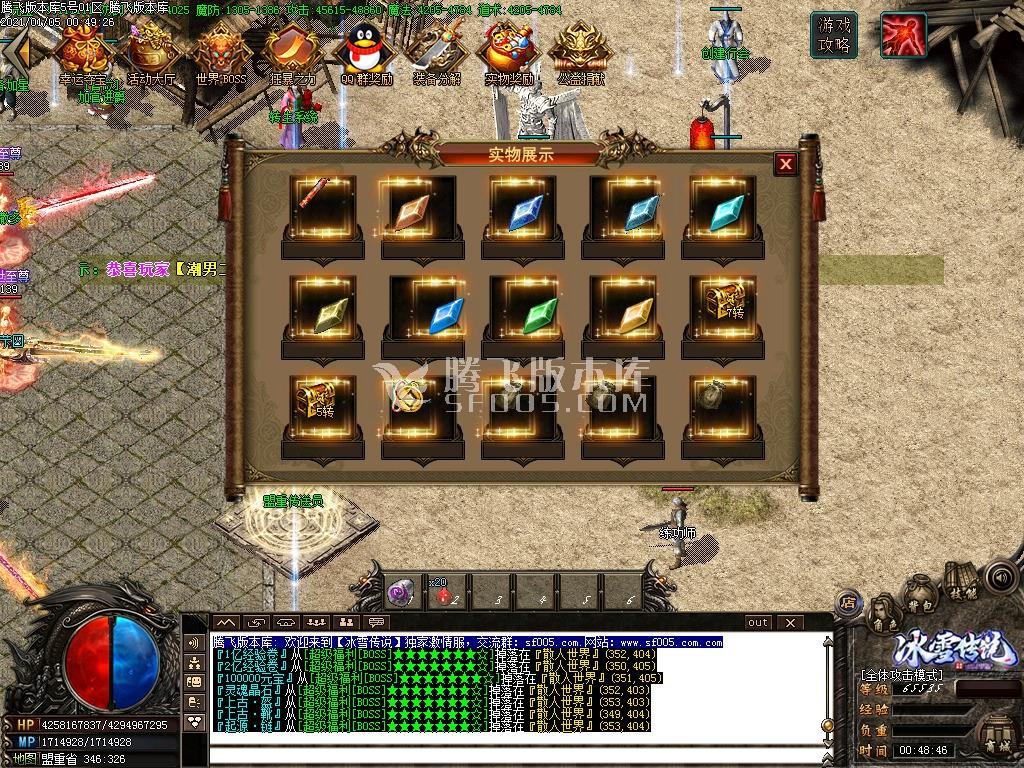Image resolution: width=1024 pixels, height=768 pixels.
Task: Open the 游戏攻略 game guide
Action: pyautogui.click(x=834, y=36)
